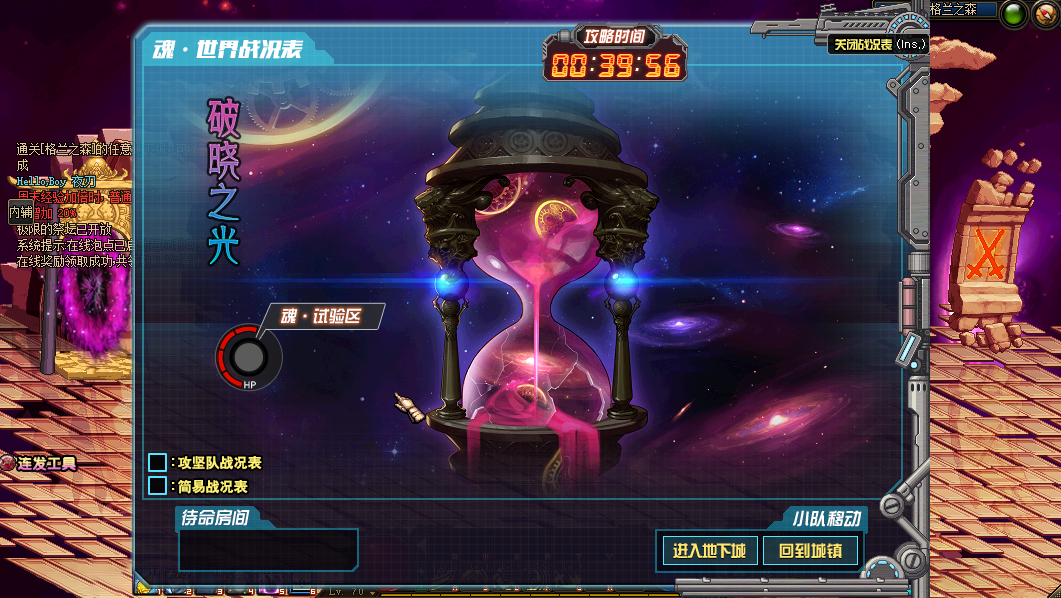Select the 魂·试验区 dungeon node
The image size is (1061, 598).
(248, 357)
